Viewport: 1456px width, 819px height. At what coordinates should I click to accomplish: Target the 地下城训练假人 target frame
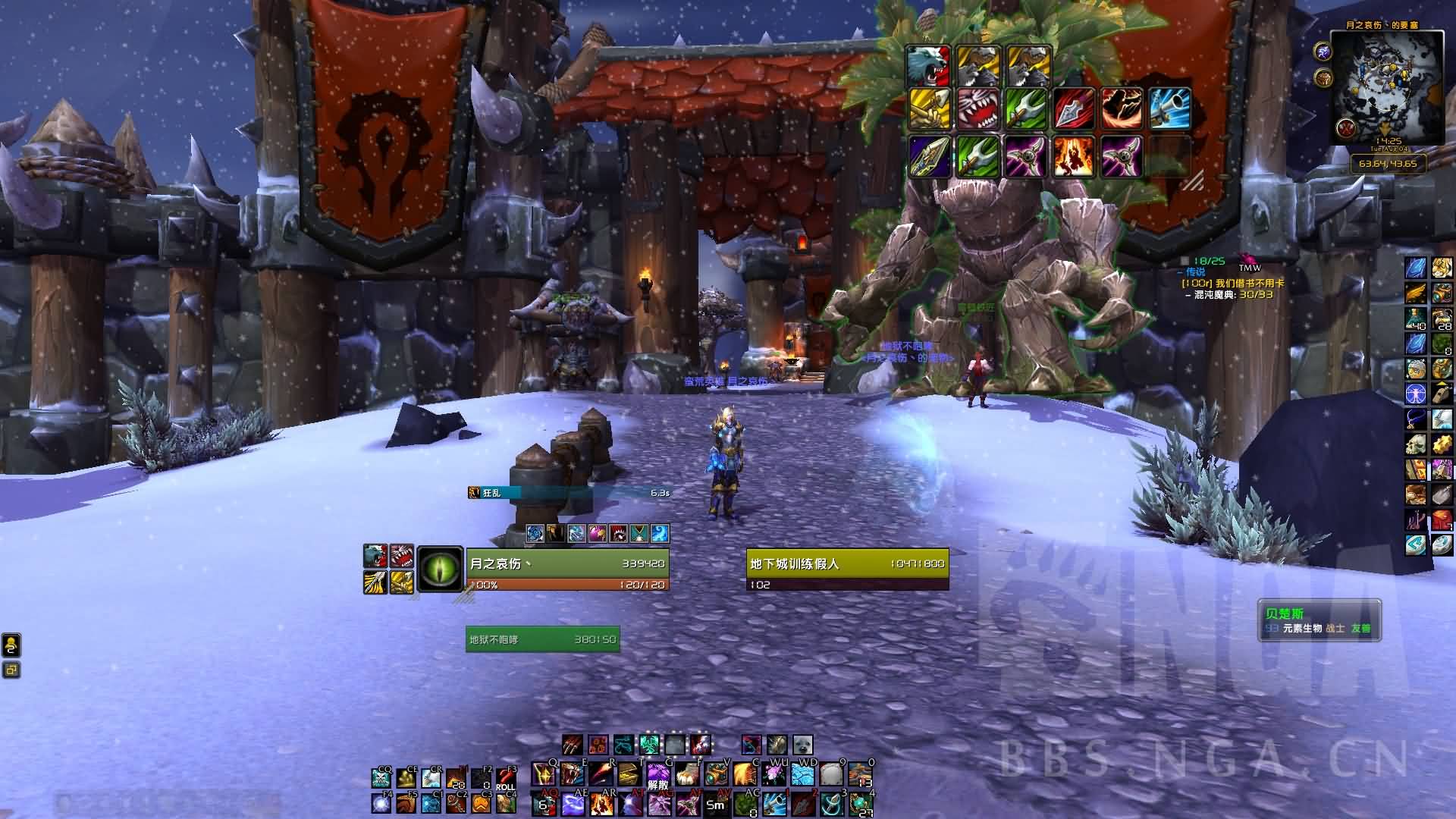(847, 563)
